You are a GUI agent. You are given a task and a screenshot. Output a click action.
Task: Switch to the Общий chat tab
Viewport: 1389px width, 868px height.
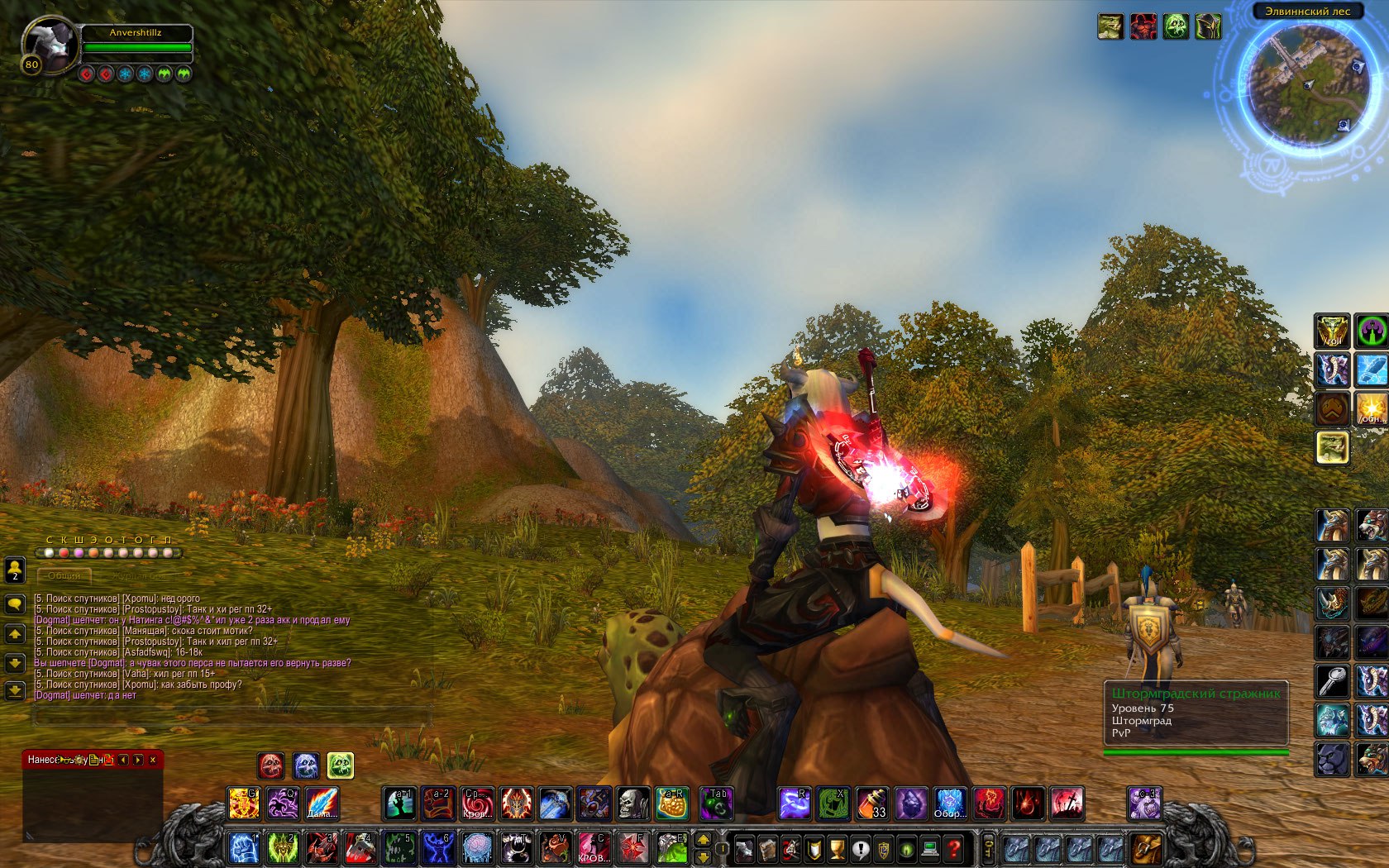64,575
